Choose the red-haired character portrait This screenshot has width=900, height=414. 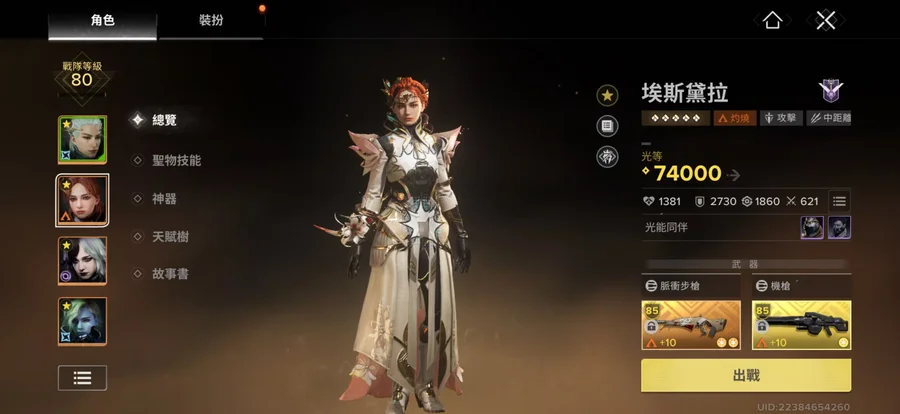coord(82,200)
